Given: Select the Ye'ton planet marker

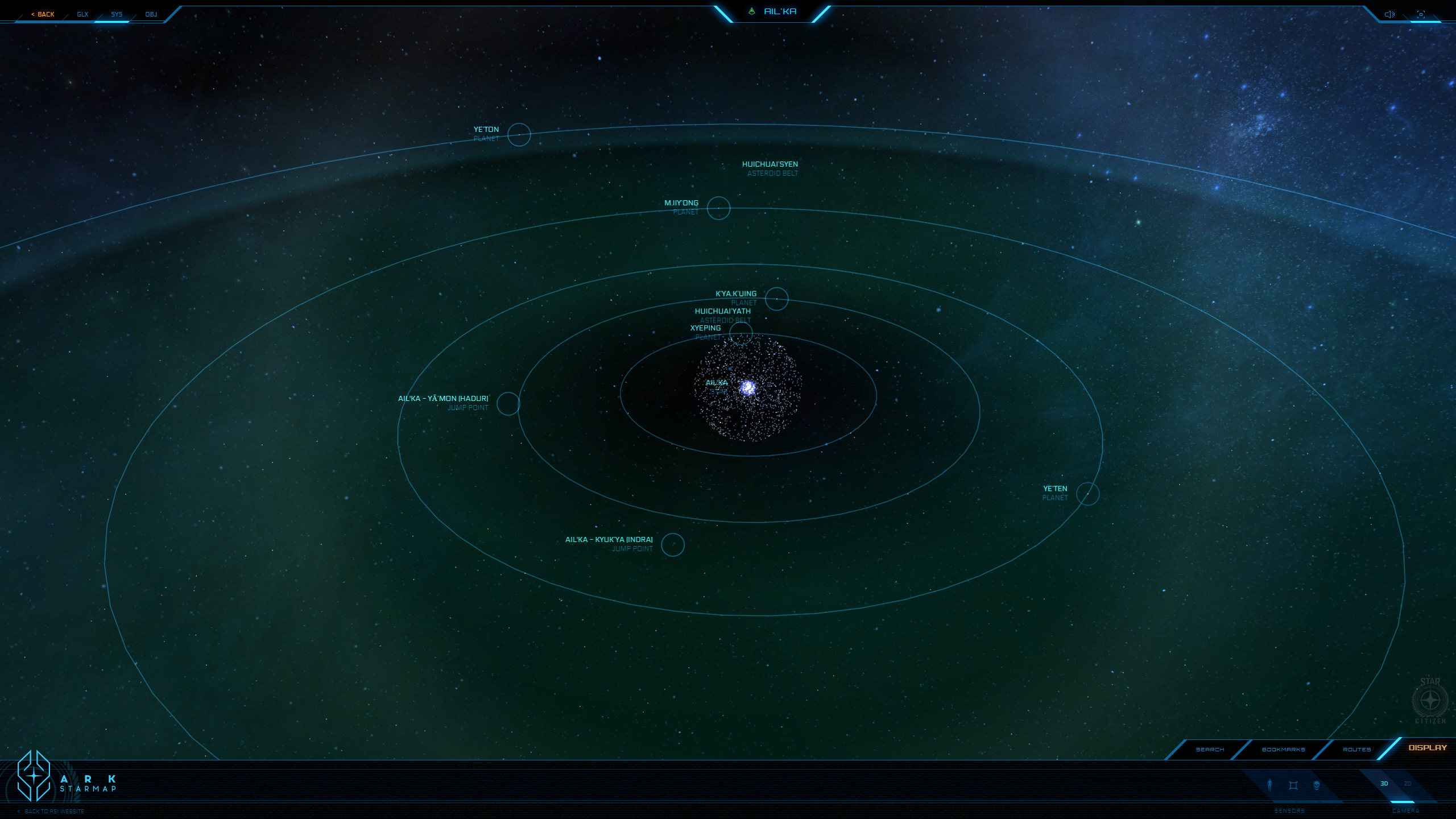Looking at the screenshot, I should click(x=519, y=135).
